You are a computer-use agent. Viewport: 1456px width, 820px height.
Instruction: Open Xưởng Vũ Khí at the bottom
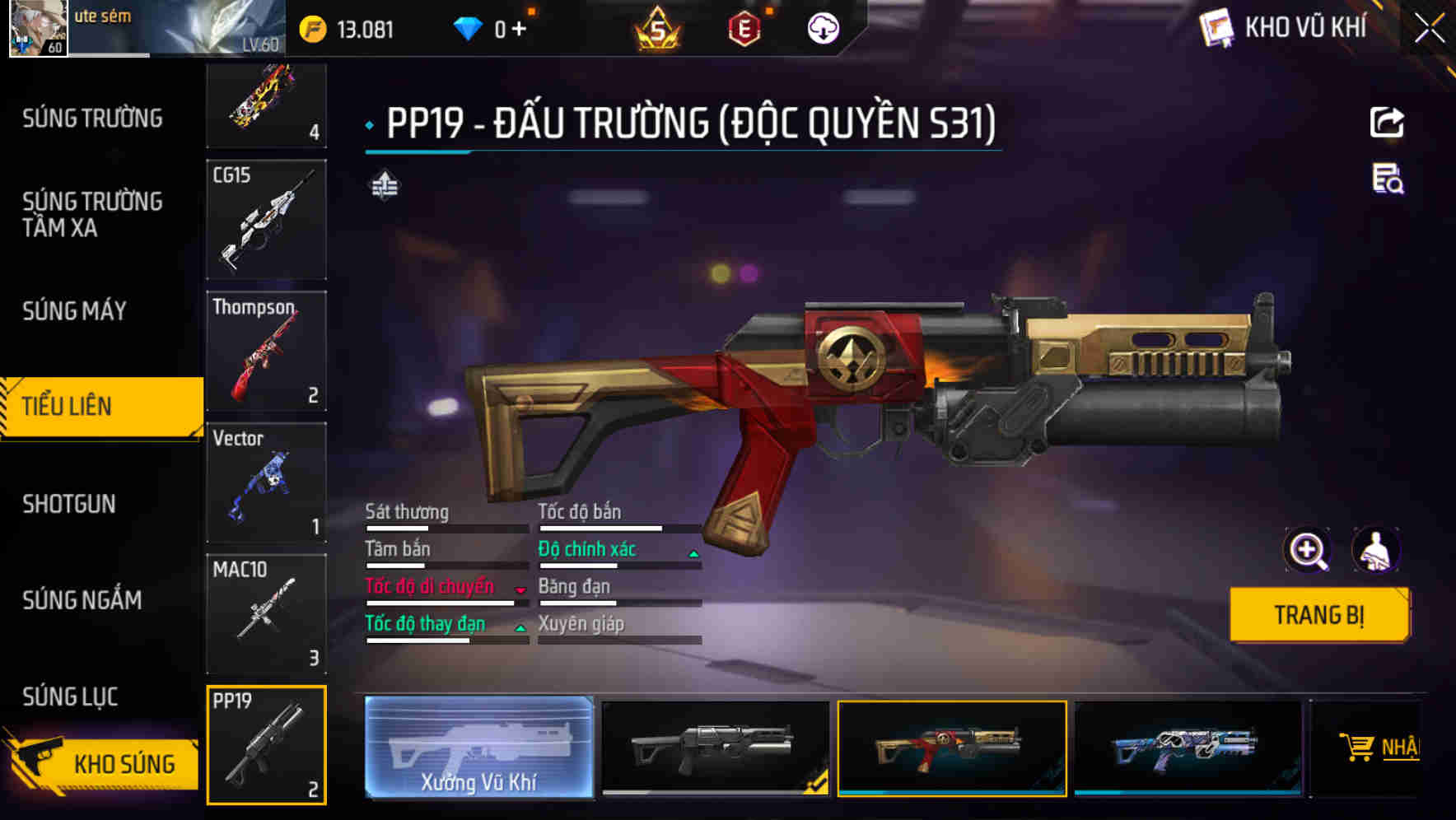(478, 748)
